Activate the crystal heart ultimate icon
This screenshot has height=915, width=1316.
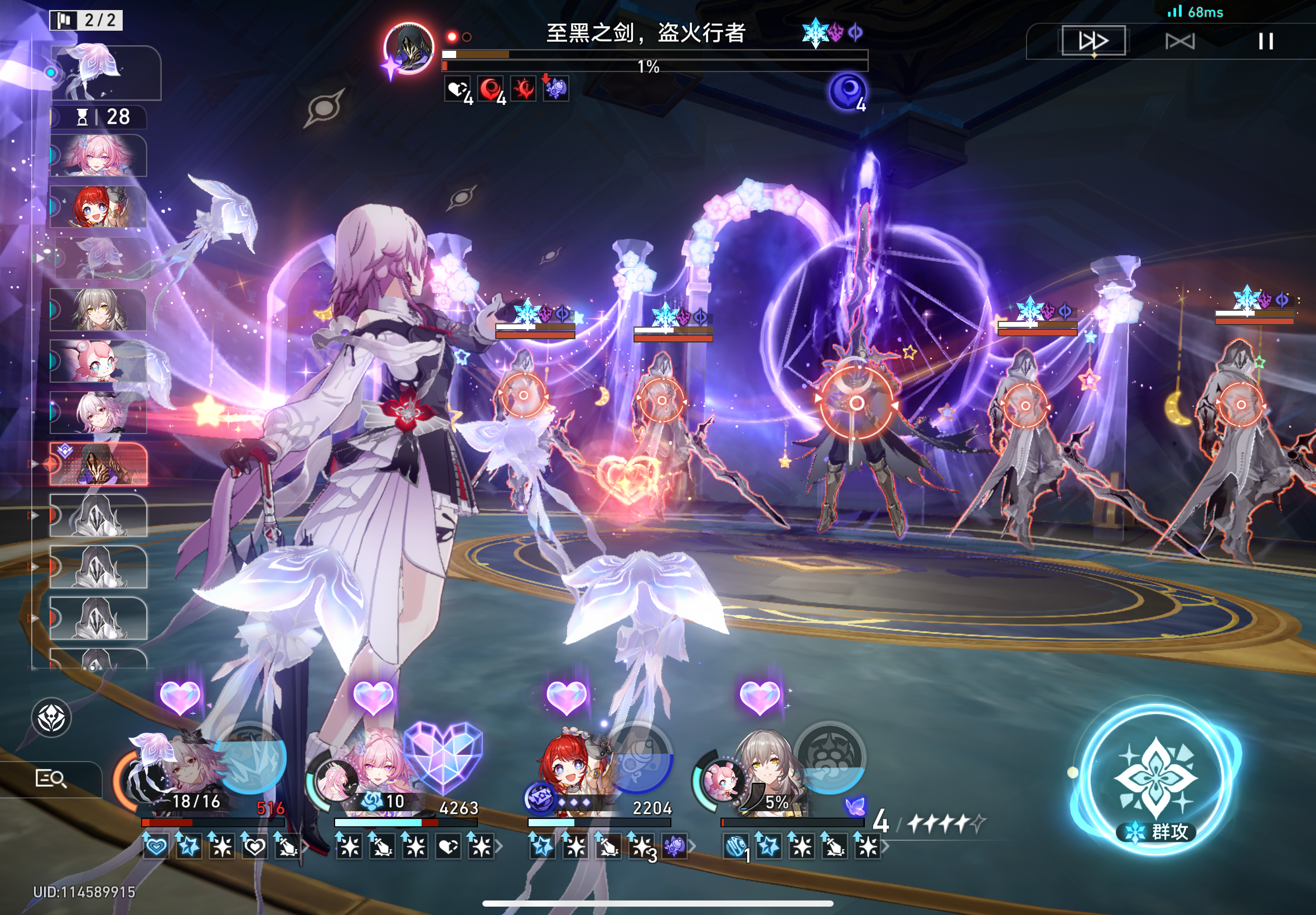point(443,757)
